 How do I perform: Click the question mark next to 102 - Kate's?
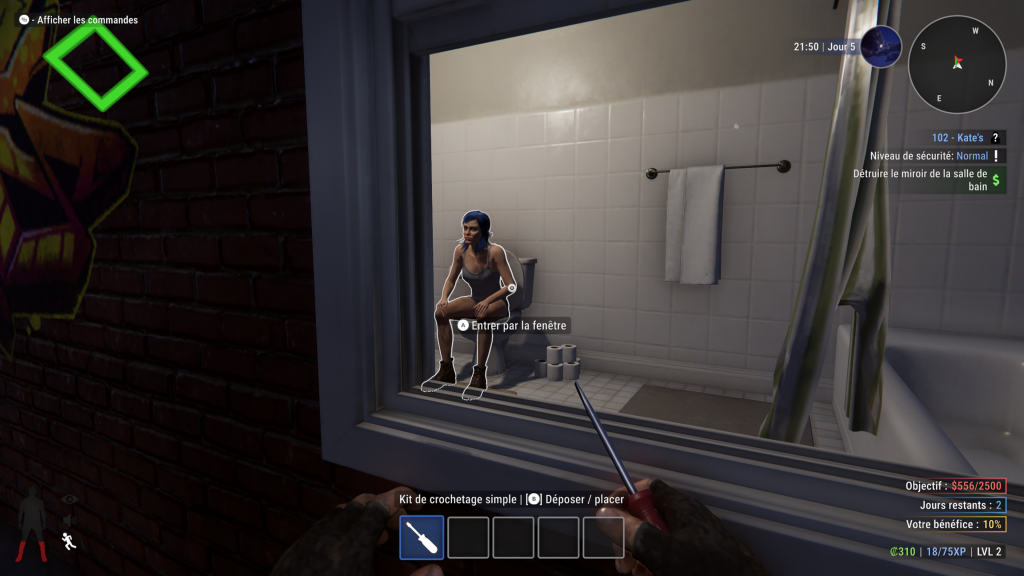click(x=996, y=139)
